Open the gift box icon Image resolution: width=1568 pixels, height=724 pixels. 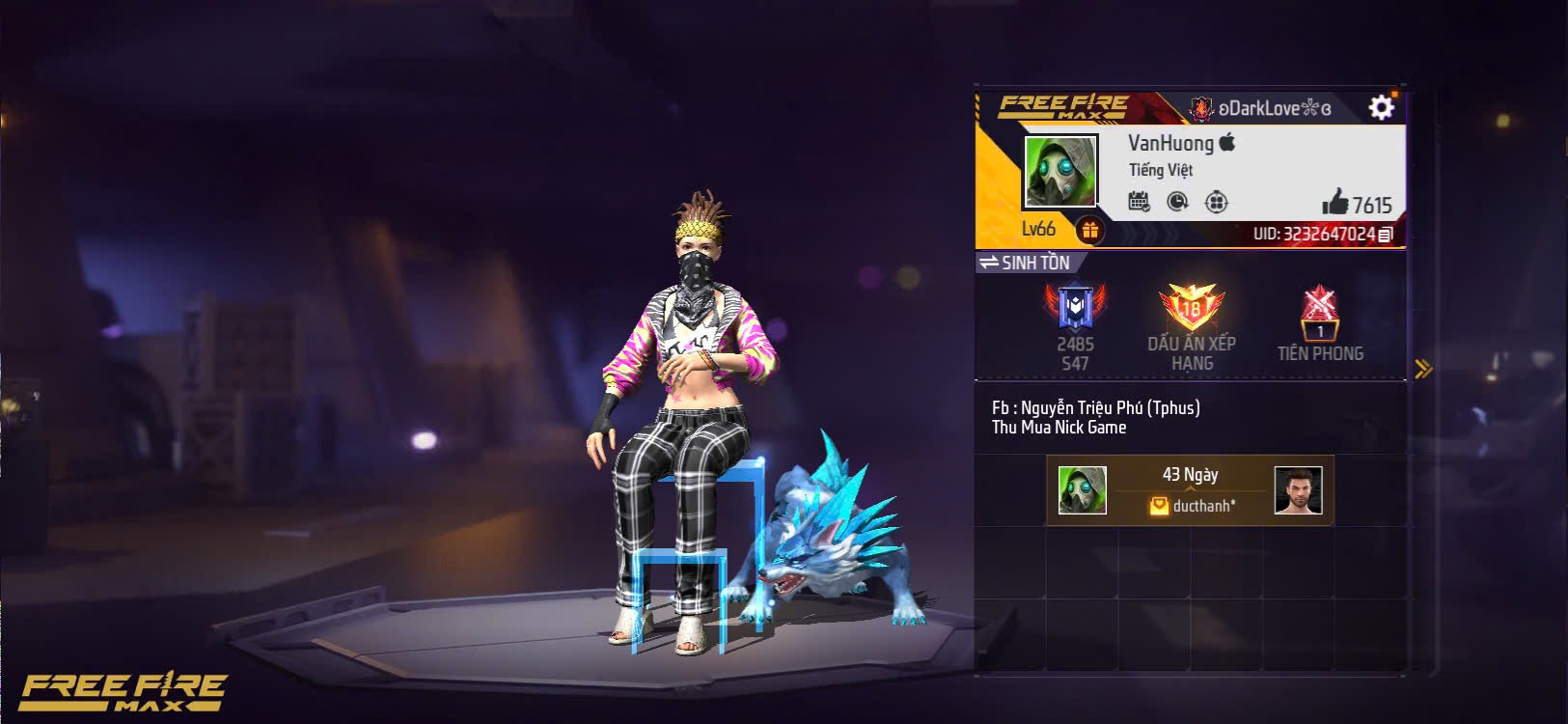click(1089, 230)
